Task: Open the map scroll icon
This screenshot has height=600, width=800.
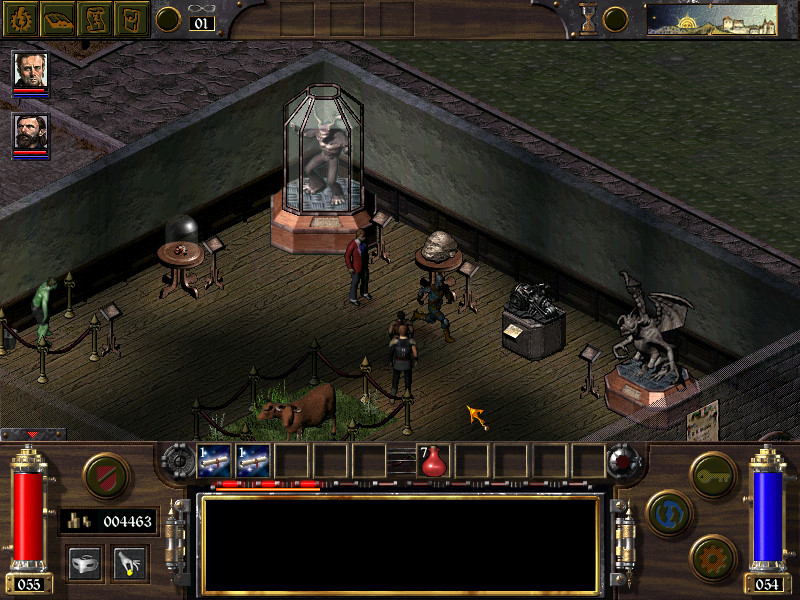Action: point(94,19)
